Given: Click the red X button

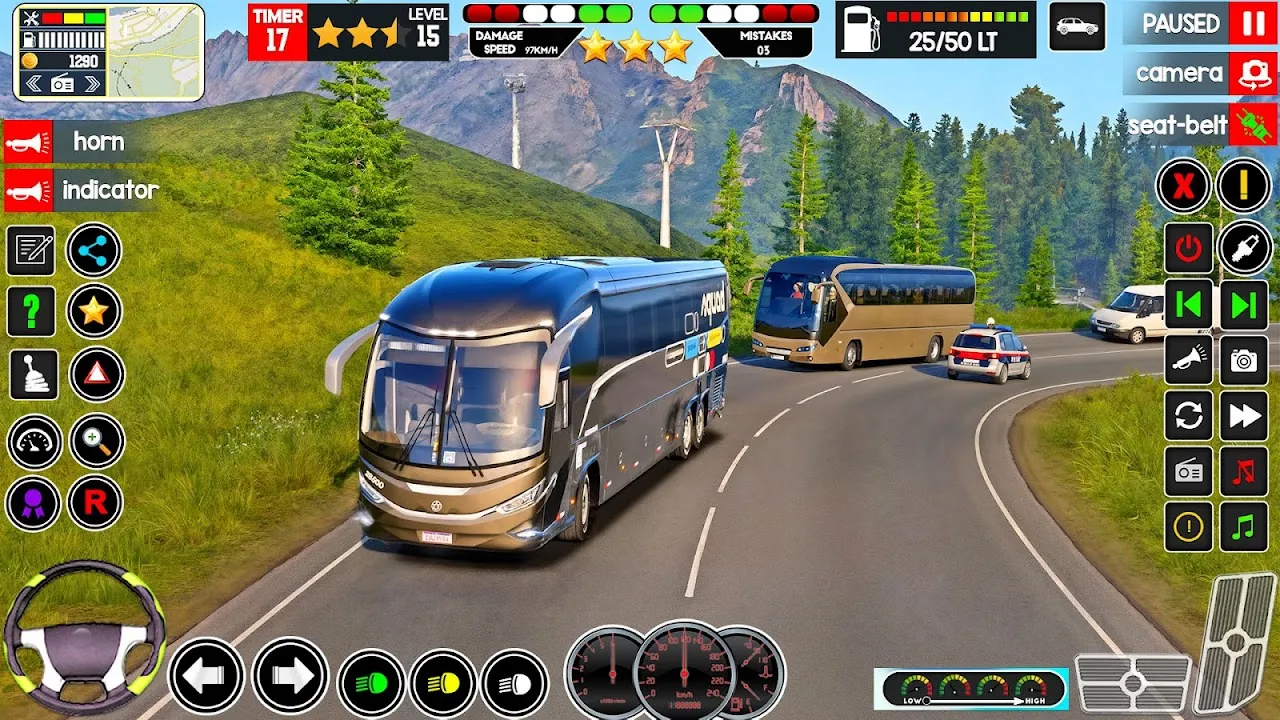Looking at the screenshot, I should [1184, 186].
